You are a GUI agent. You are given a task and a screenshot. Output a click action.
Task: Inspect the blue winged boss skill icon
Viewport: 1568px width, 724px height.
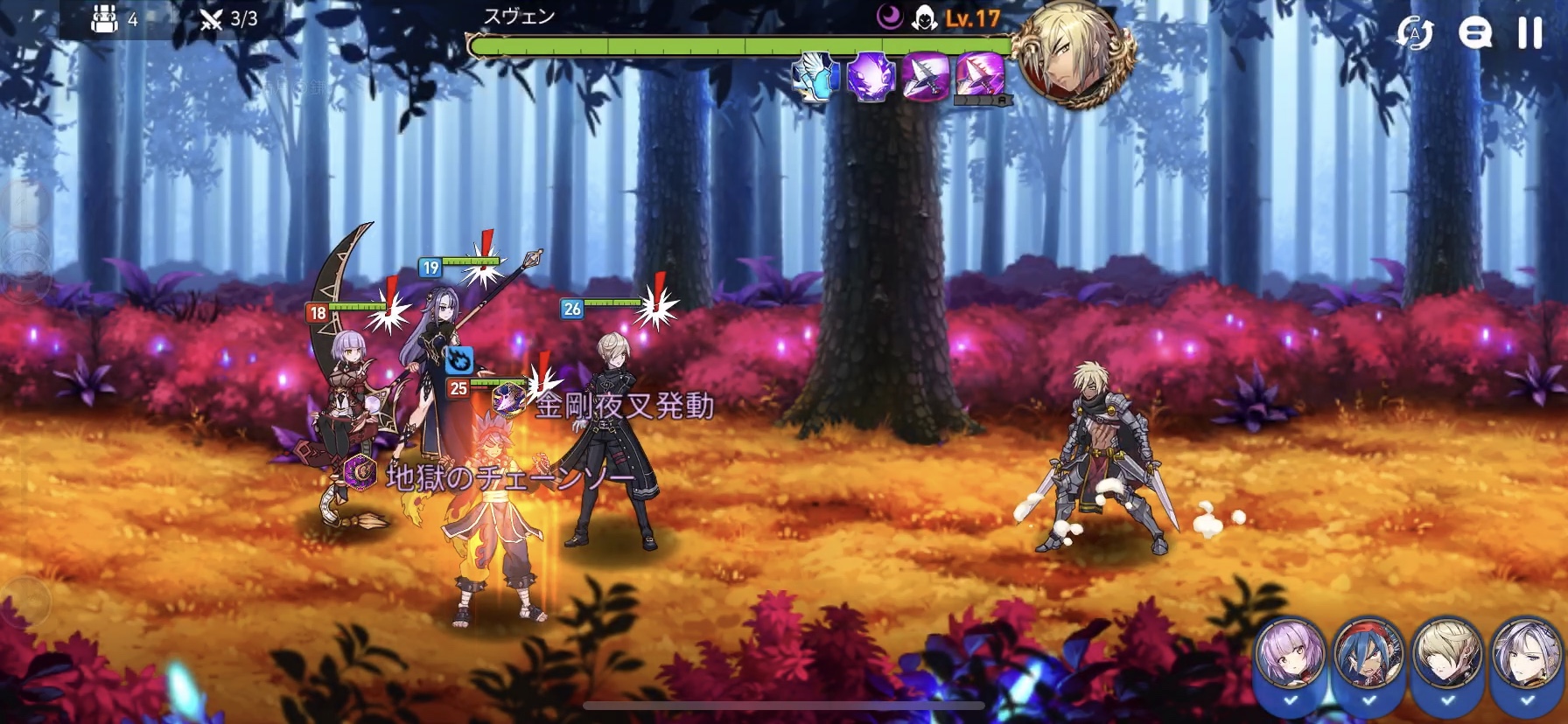click(x=816, y=76)
